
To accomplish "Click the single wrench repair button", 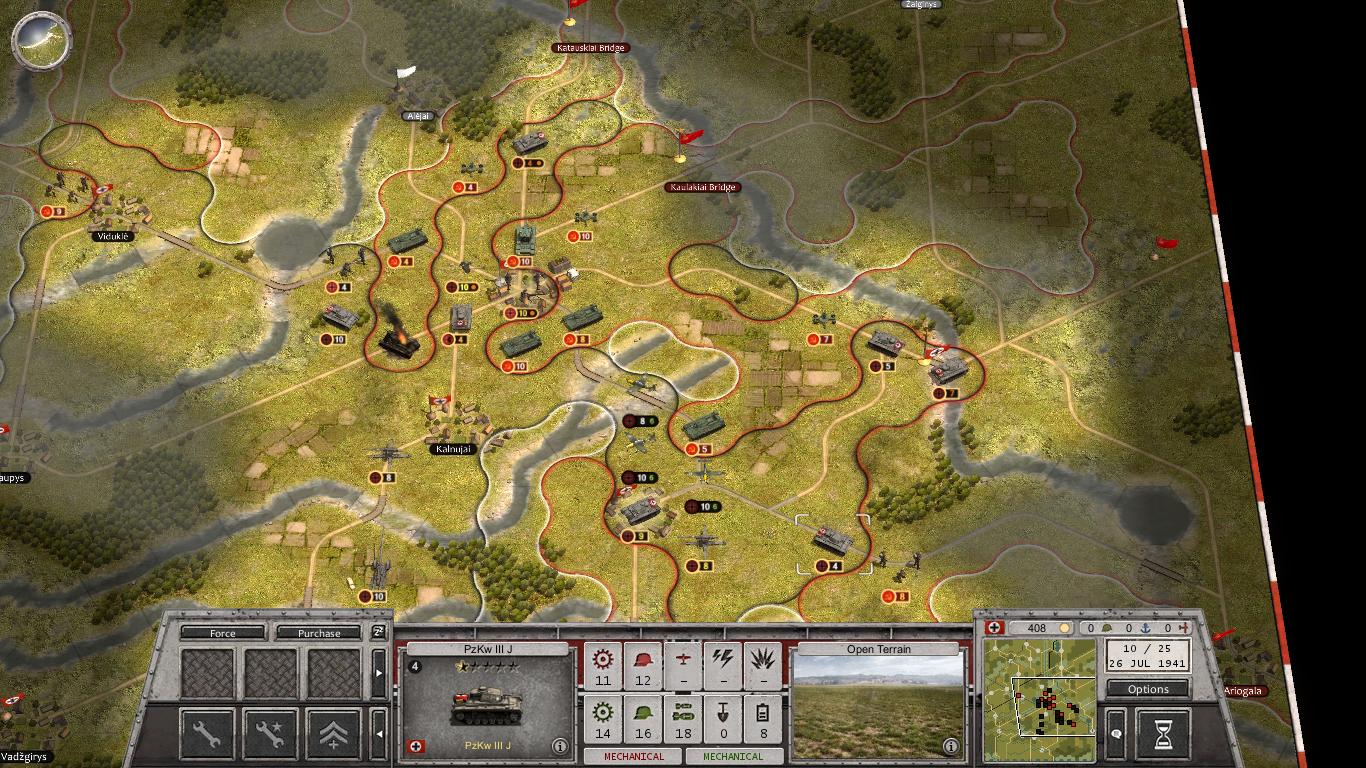I will tap(207, 735).
